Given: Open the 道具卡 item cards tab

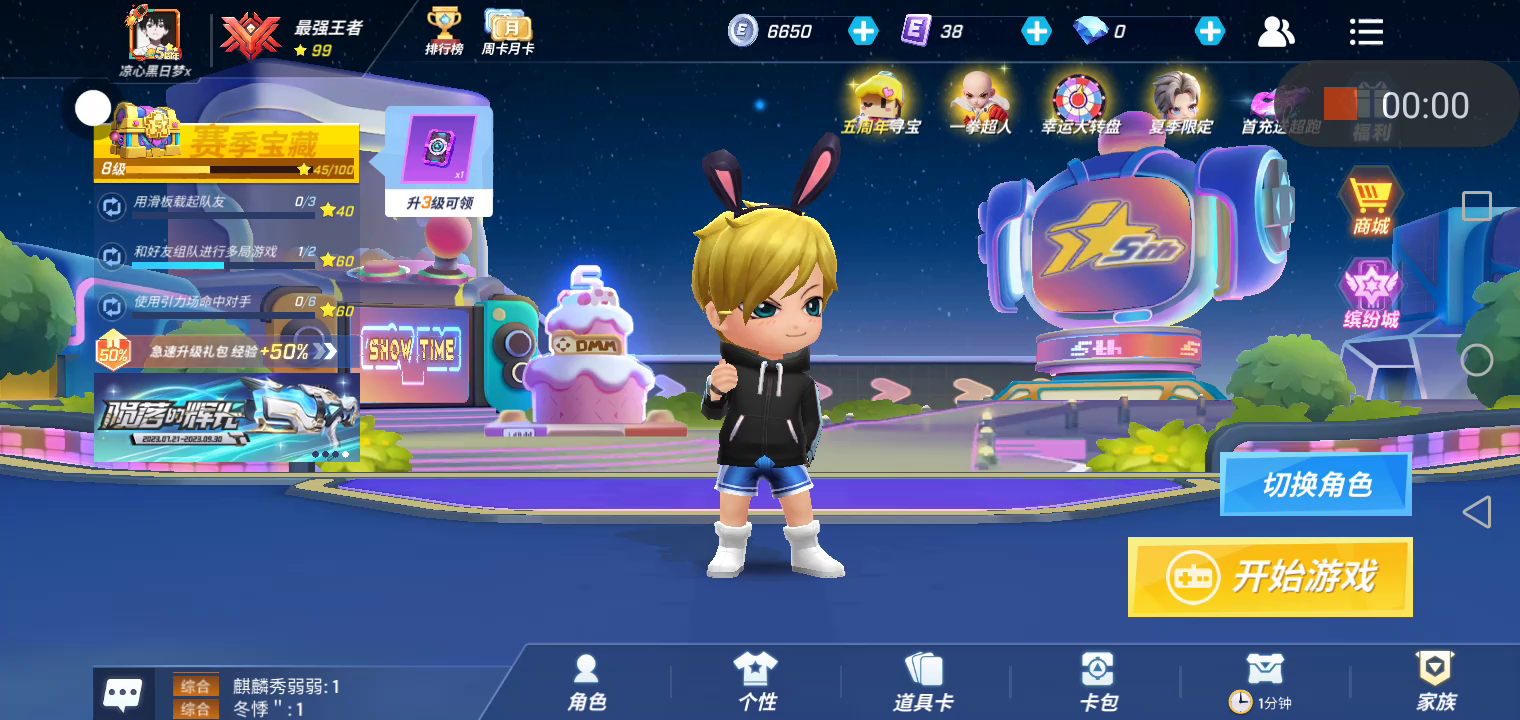Looking at the screenshot, I should (923, 683).
